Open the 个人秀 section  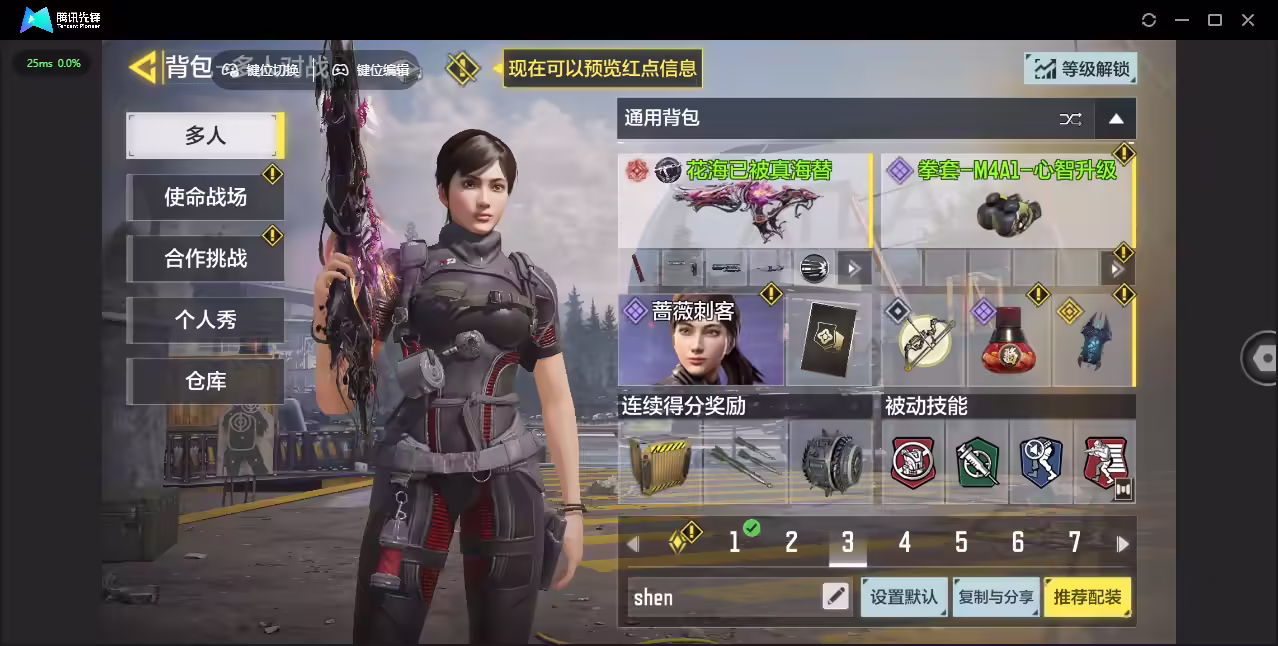pos(205,320)
